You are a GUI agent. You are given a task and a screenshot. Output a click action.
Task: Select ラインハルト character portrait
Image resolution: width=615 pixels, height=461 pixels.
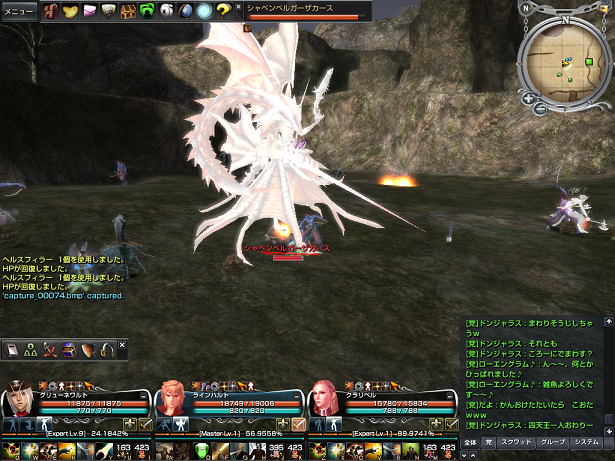171,399
